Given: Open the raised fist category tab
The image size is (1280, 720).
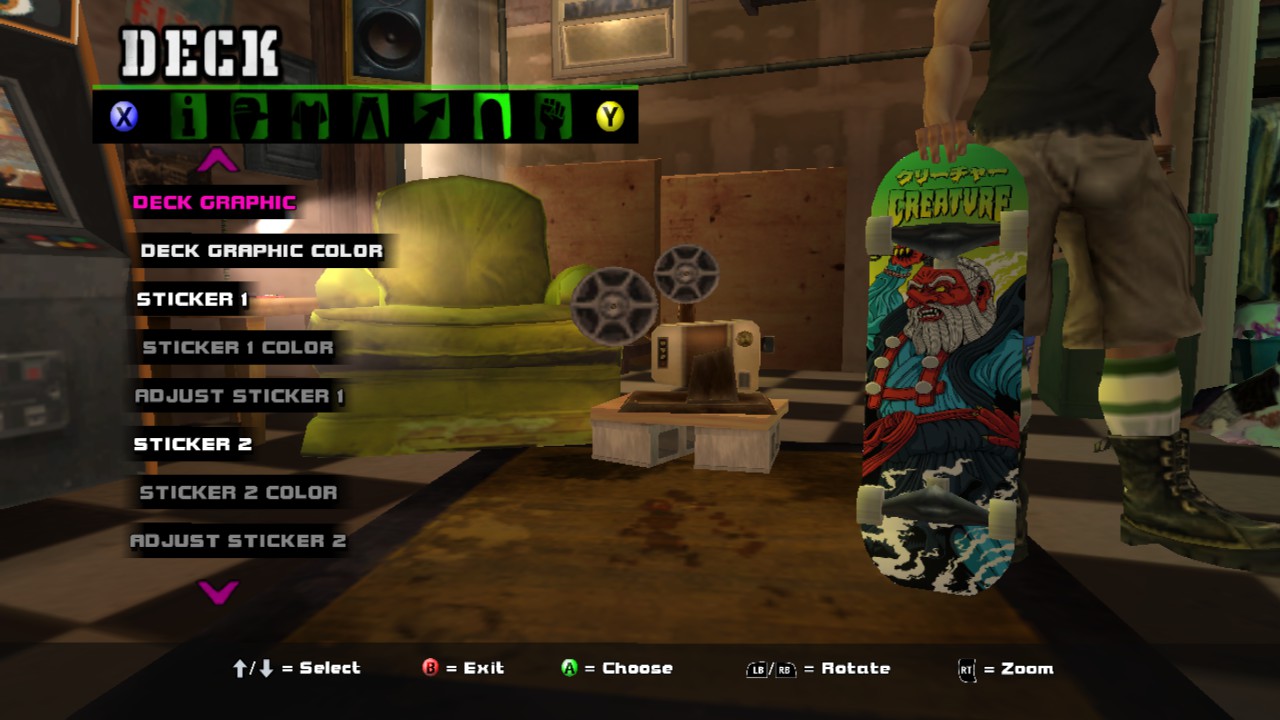Looking at the screenshot, I should 551,118.
